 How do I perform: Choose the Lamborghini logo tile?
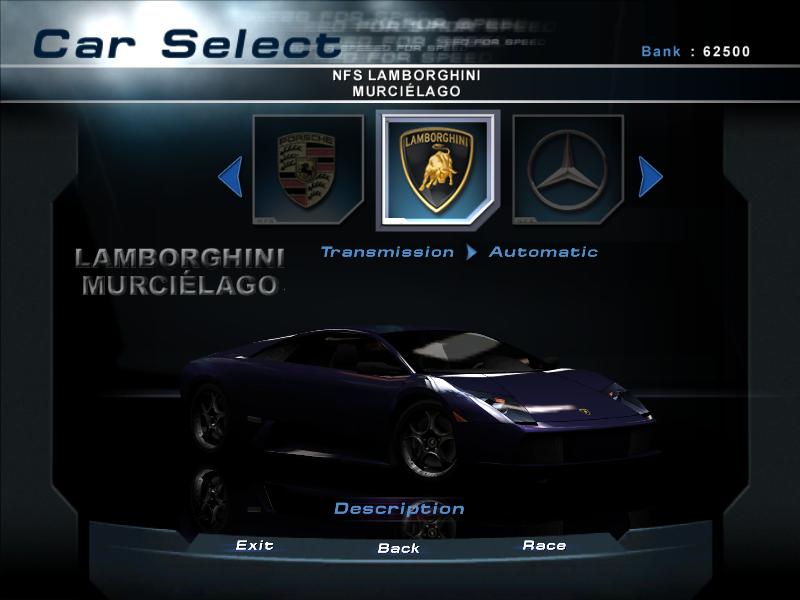[437, 170]
